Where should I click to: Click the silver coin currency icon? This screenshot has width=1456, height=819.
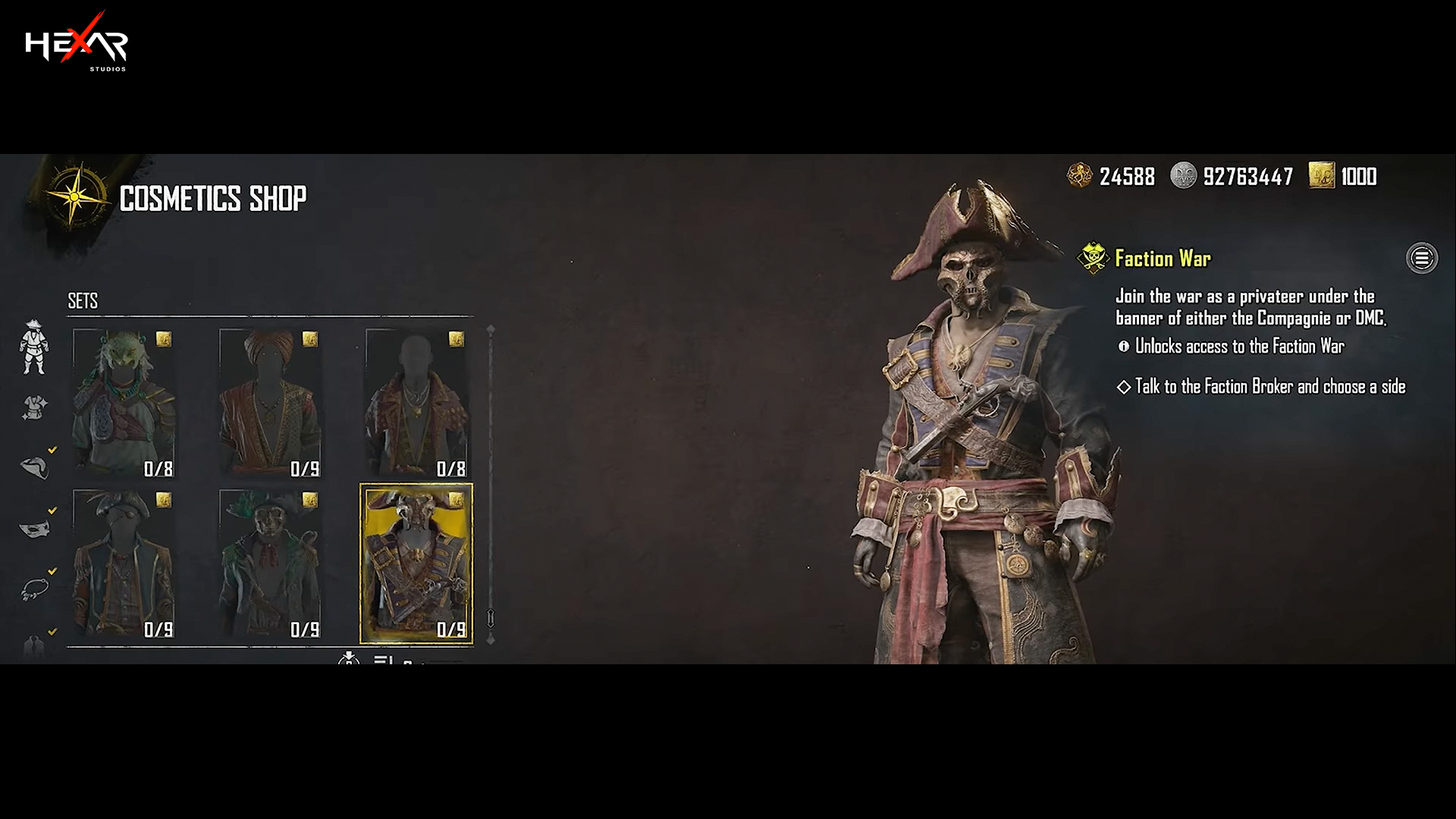[x=1183, y=176]
